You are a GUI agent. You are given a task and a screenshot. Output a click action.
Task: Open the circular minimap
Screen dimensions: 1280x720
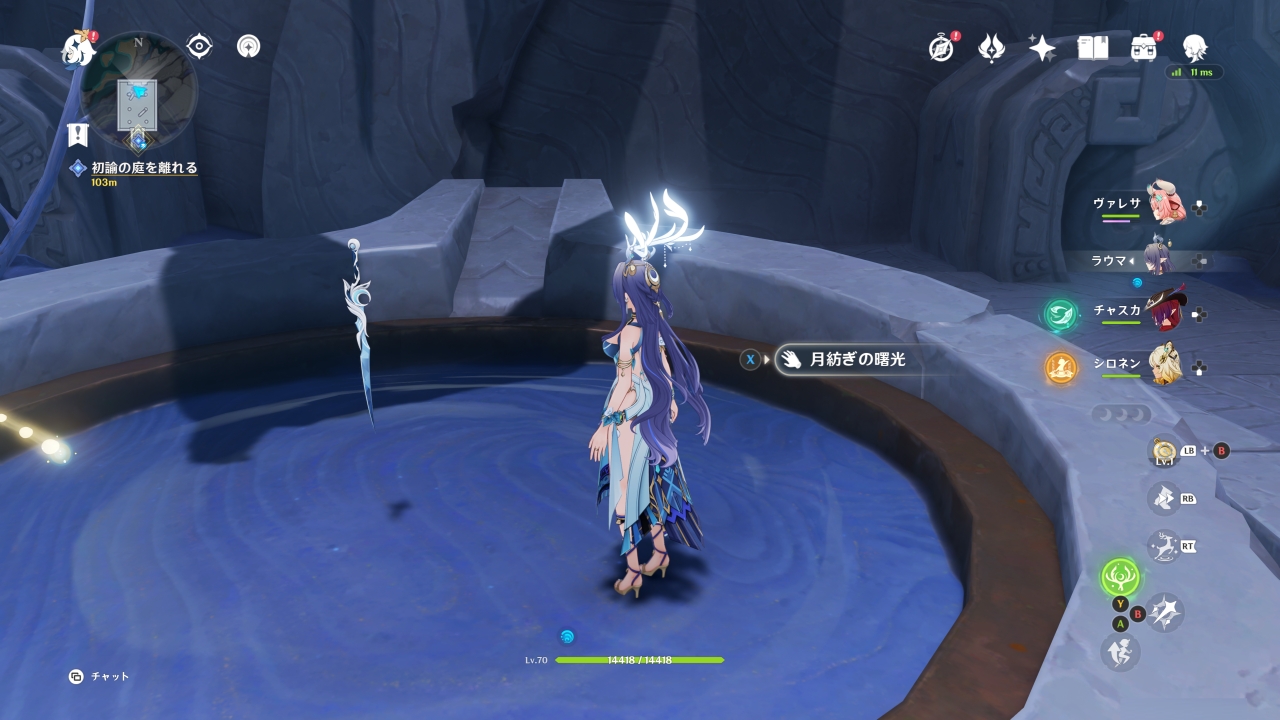pos(138,91)
